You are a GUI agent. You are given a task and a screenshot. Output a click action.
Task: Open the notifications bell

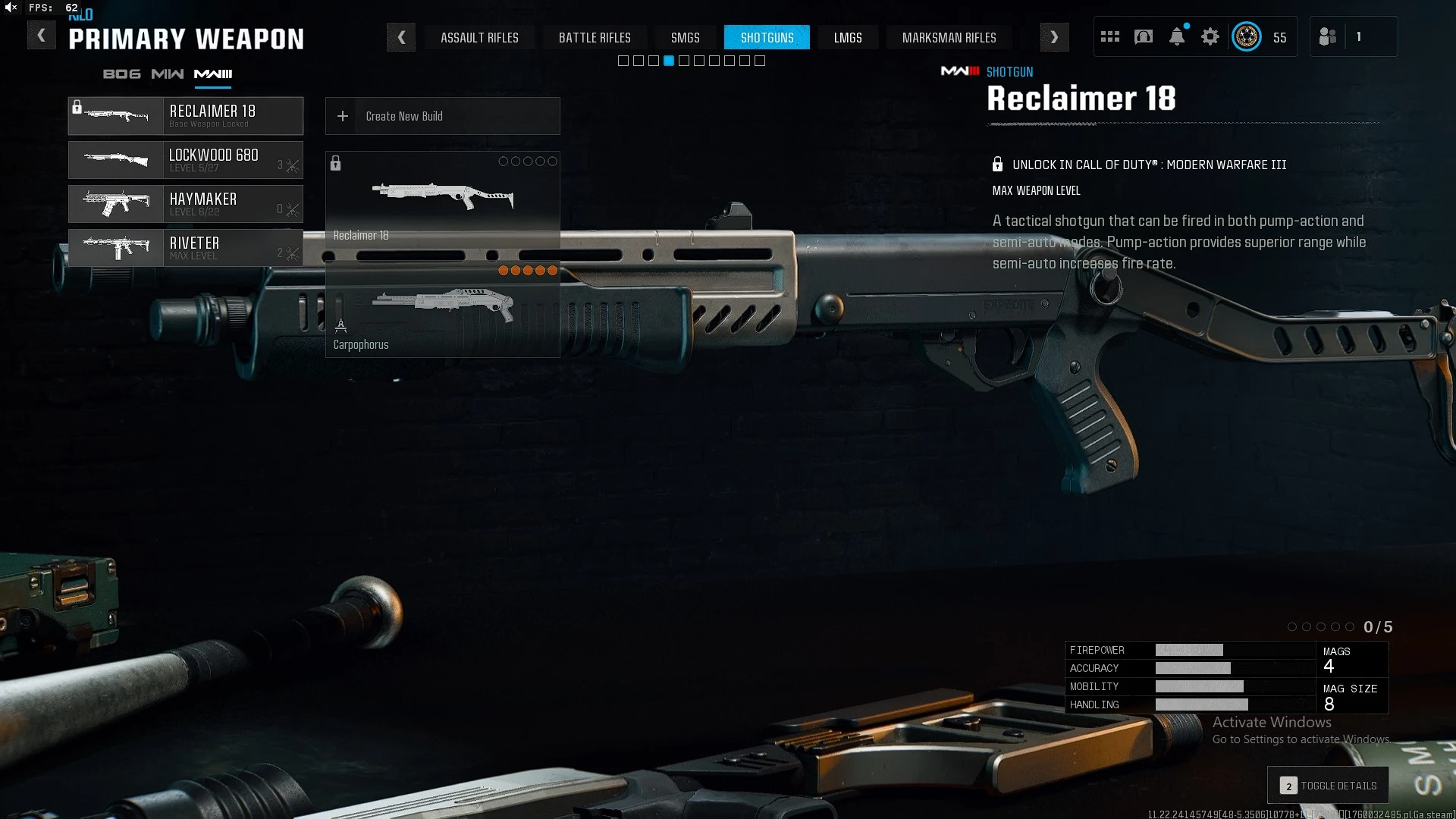[x=1176, y=36]
